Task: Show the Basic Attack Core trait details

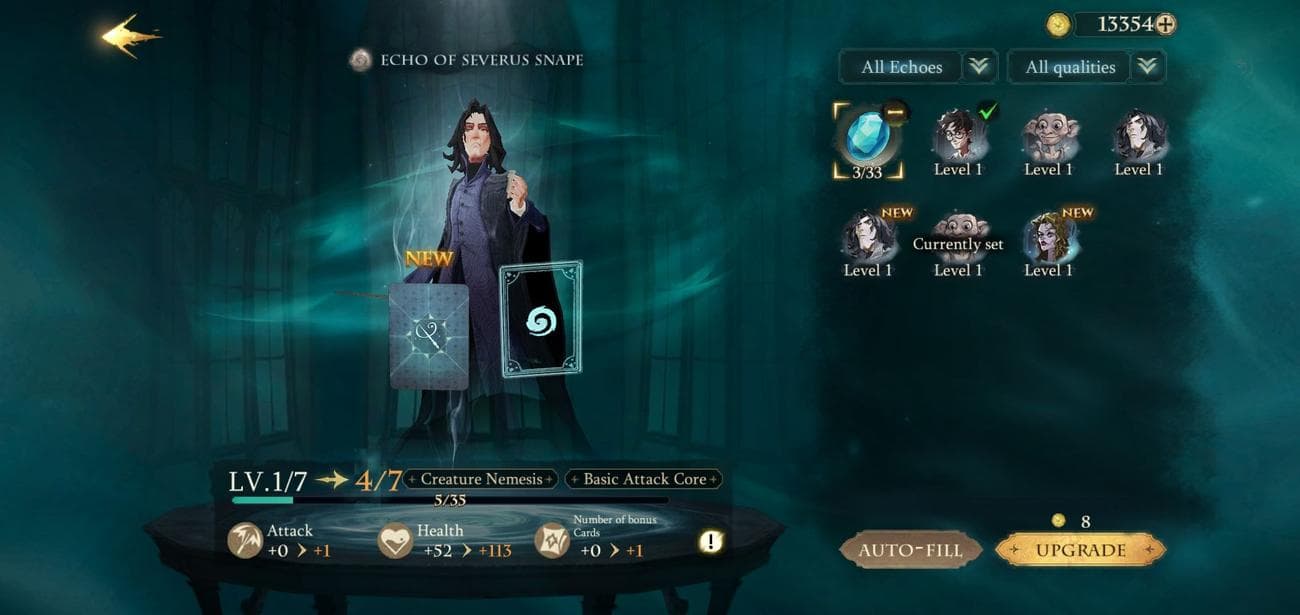Action: [x=644, y=479]
